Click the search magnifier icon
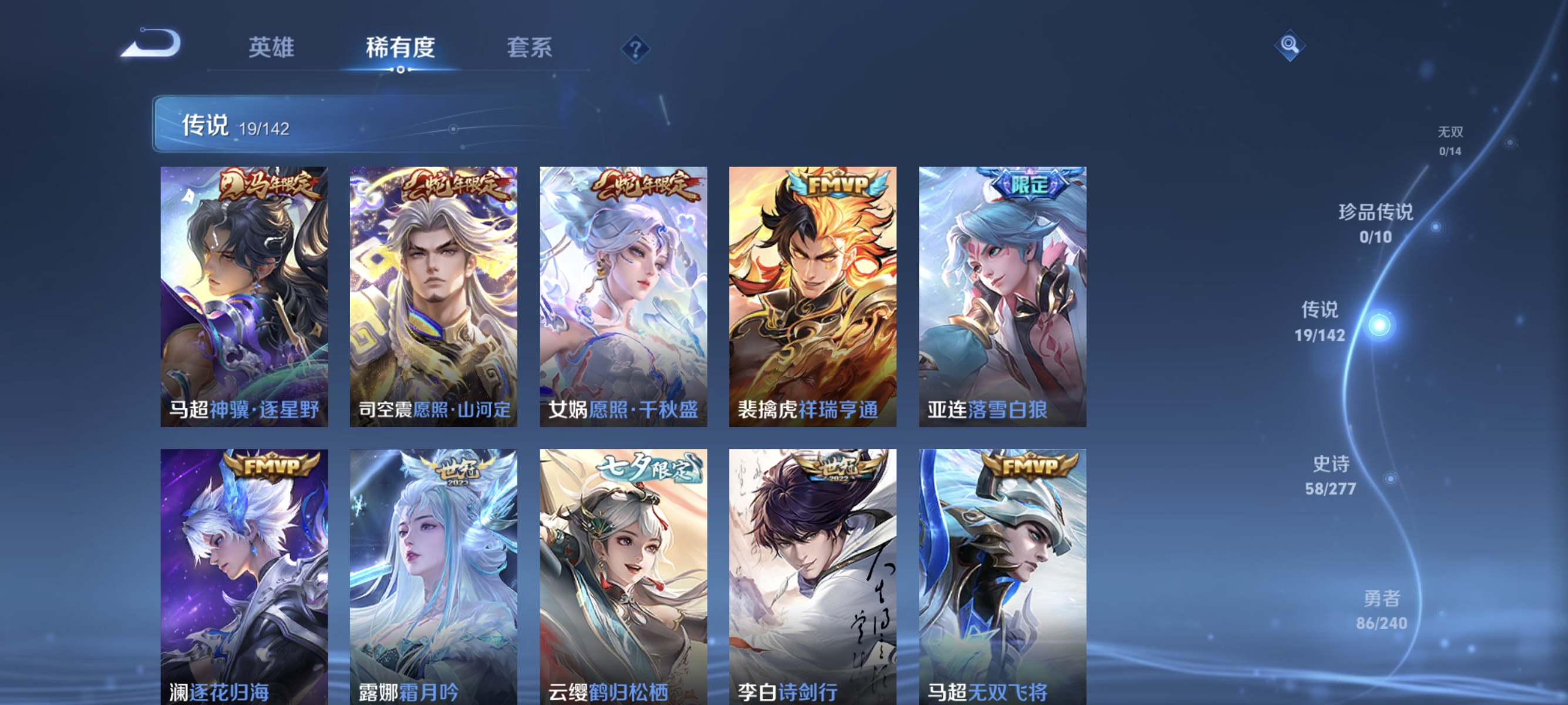Viewport: 1568px width, 705px height. pyautogui.click(x=1291, y=45)
